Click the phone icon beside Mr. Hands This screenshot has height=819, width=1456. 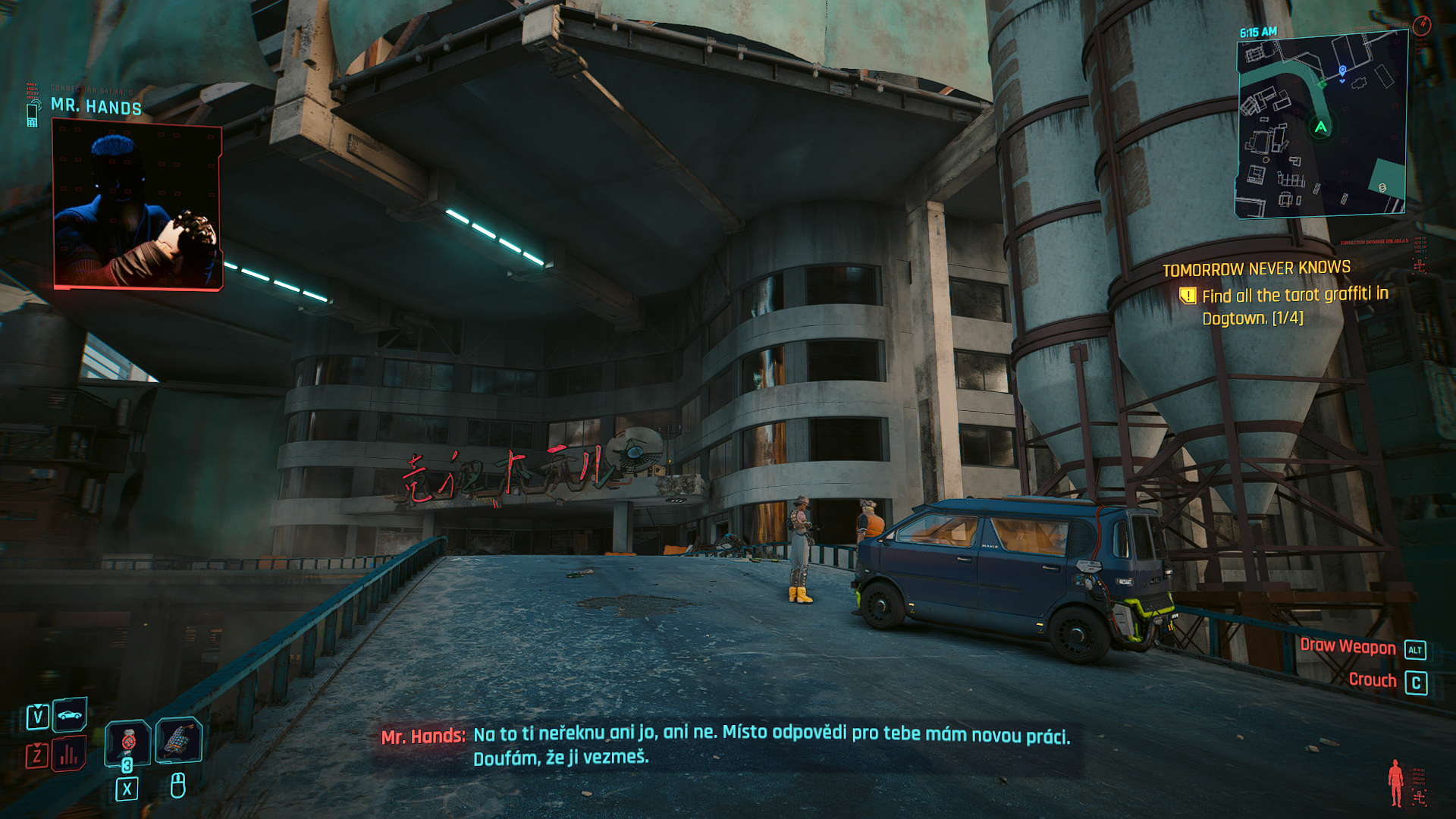pos(33,114)
